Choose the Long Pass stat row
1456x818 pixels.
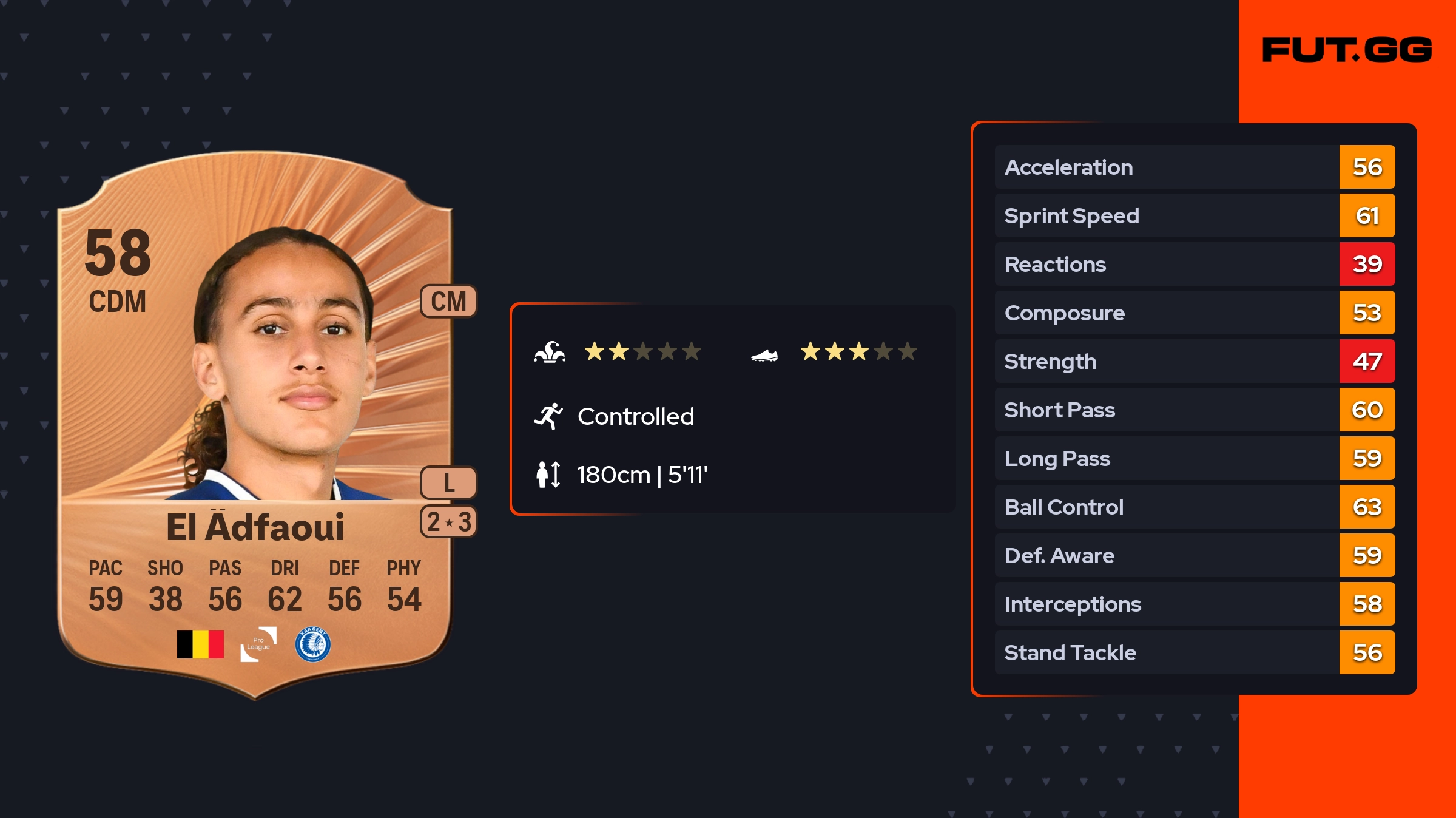pos(1194,458)
